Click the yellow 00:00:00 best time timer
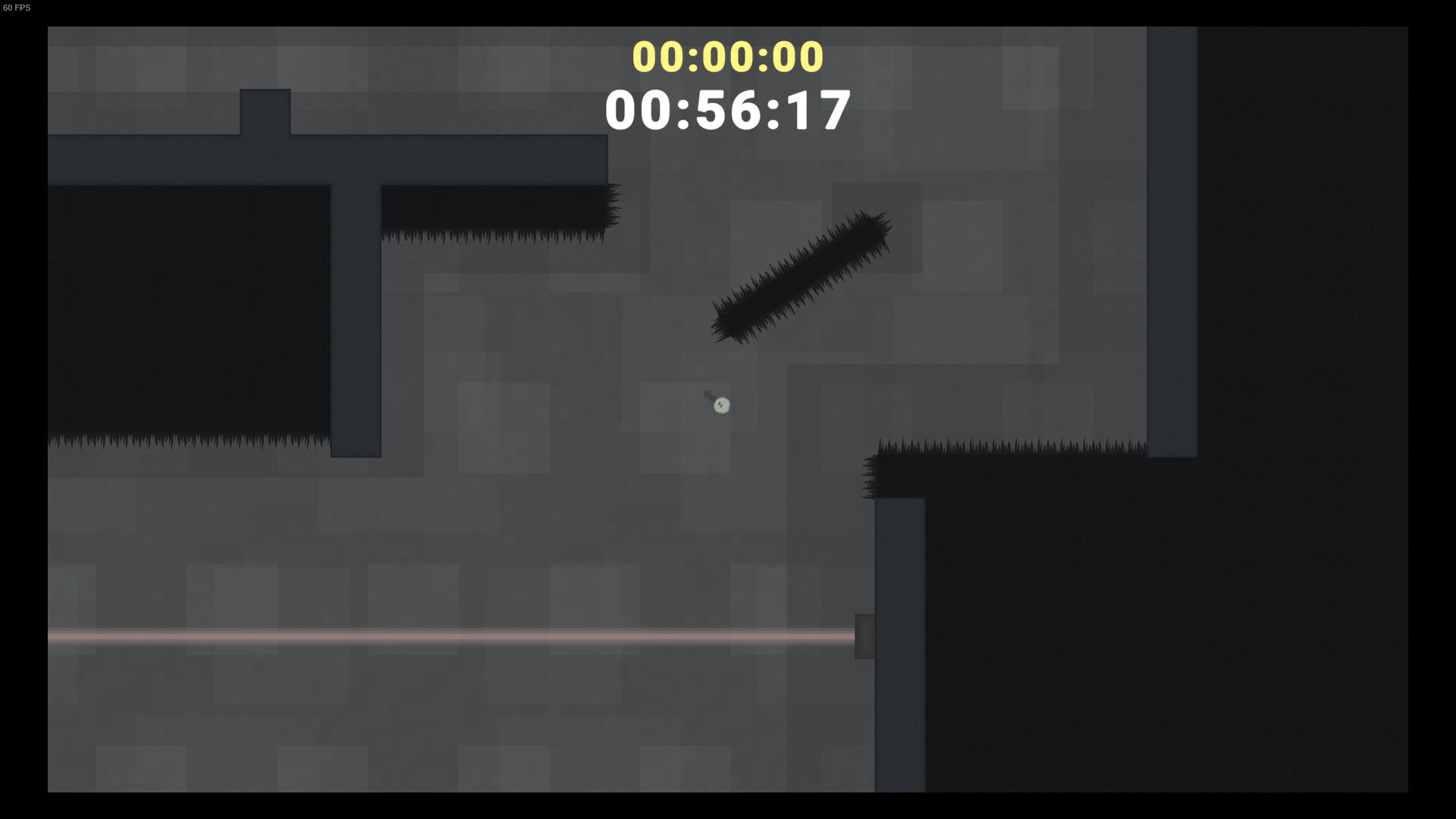This screenshot has height=819, width=1456. pos(726,56)
